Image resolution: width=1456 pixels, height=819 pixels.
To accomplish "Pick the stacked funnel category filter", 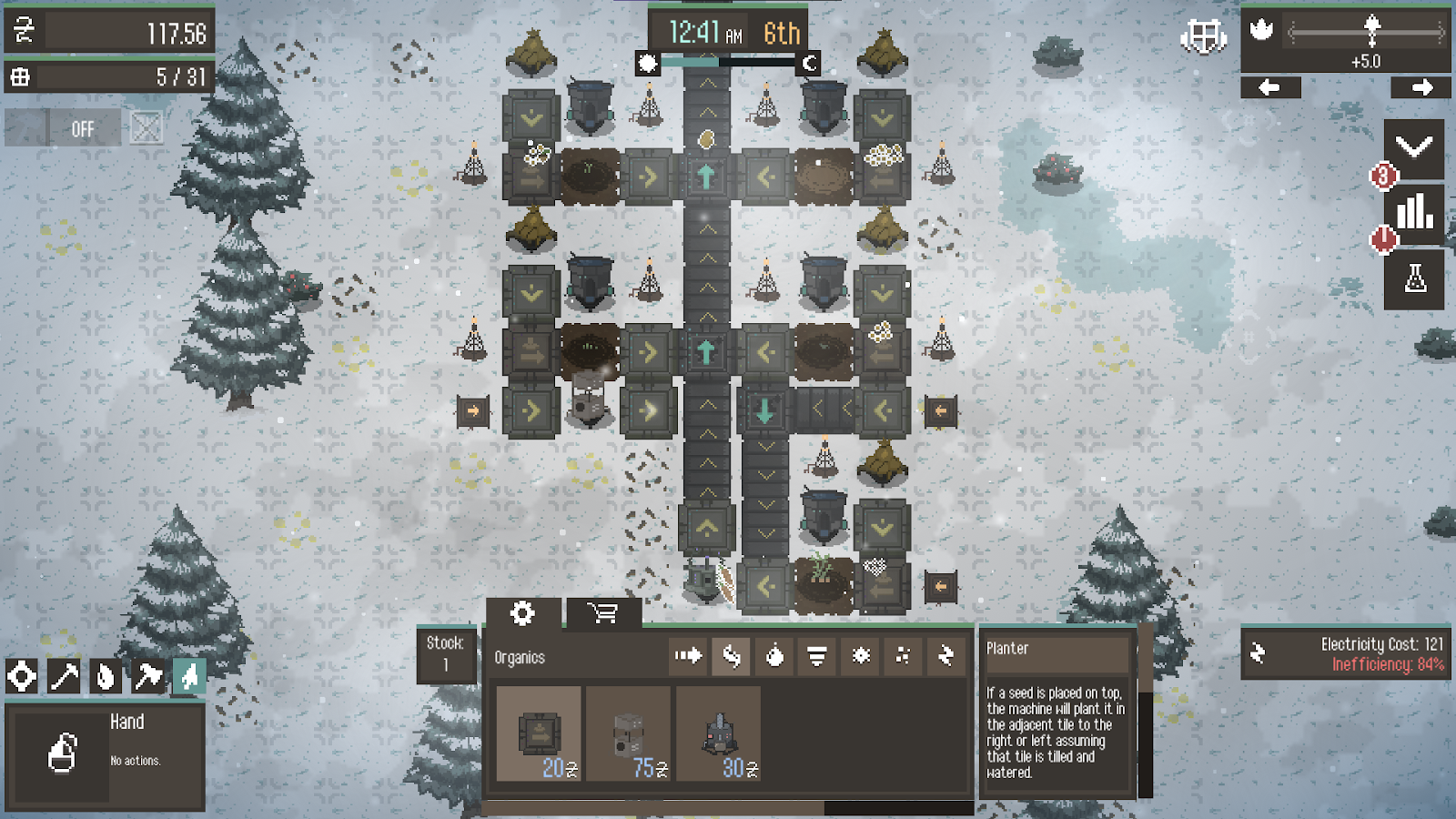I will tap(817, 655).
